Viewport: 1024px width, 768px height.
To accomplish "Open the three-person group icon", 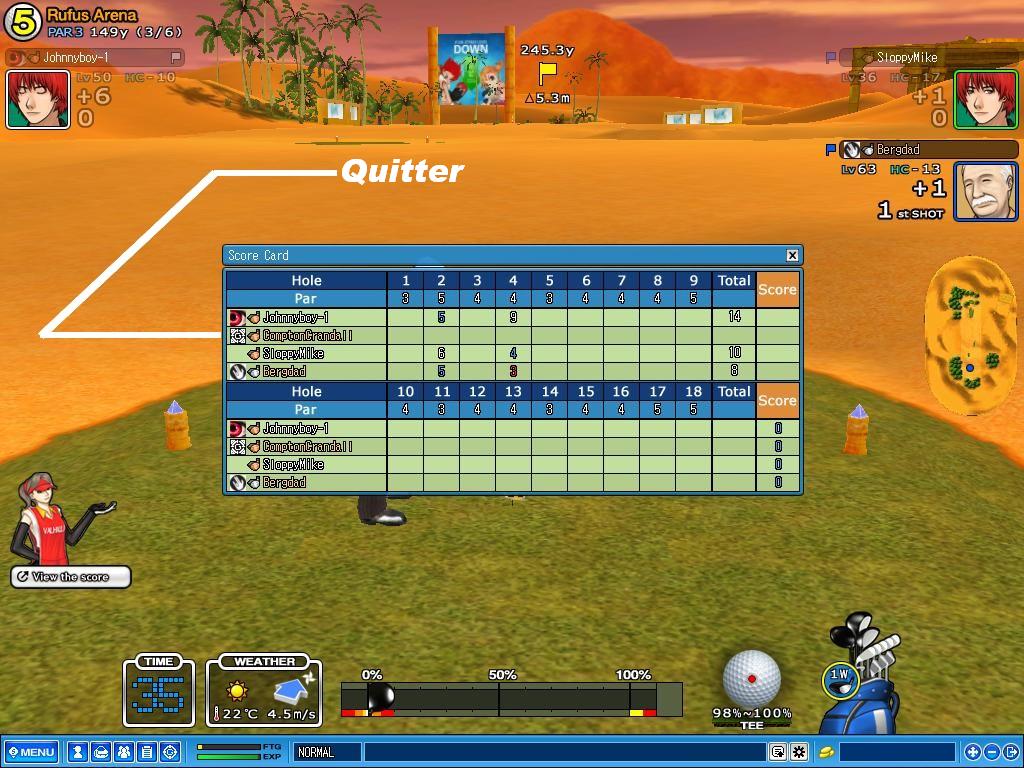I will [123, 752].
